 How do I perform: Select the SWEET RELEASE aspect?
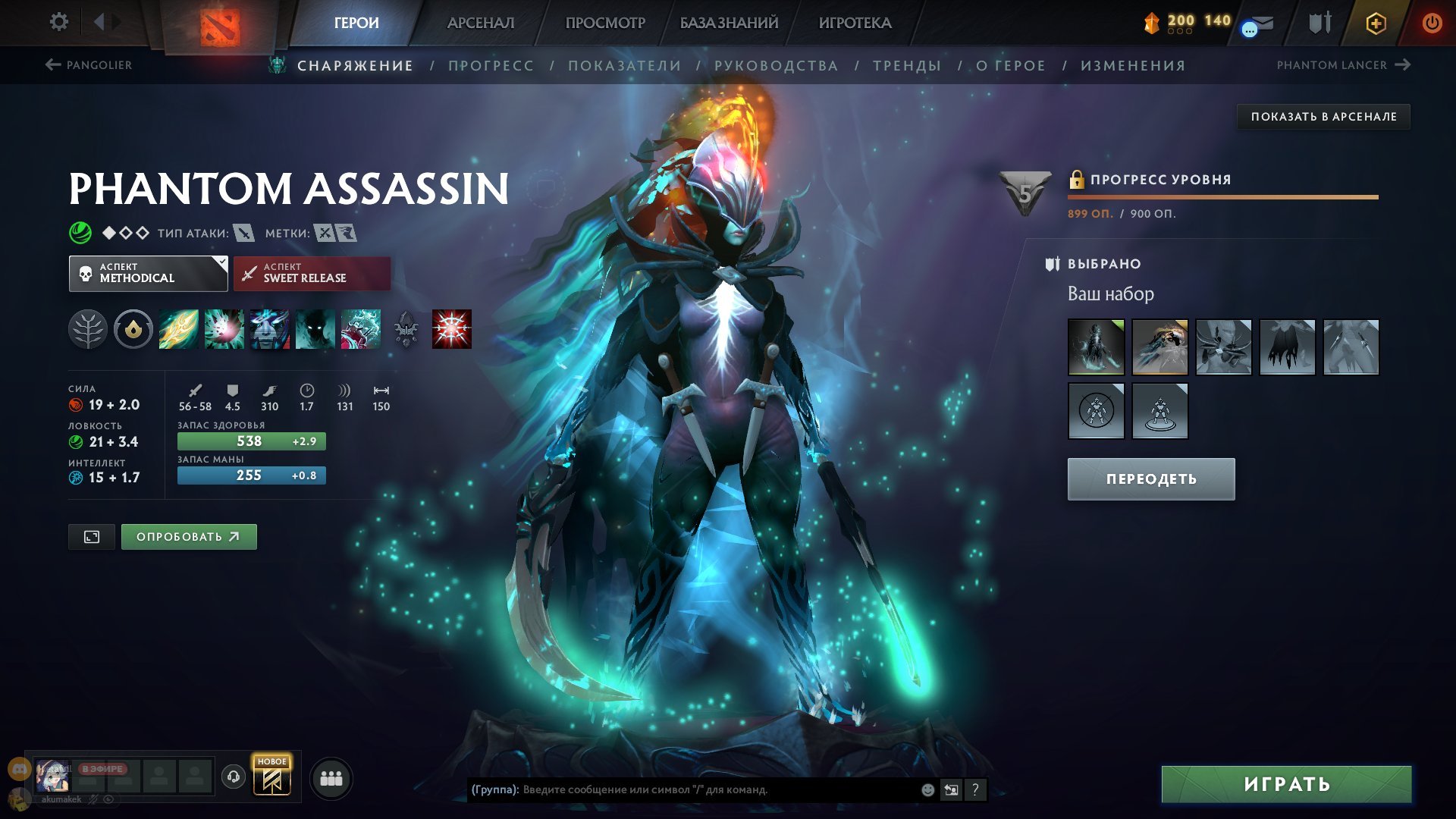(x=312, y=274)
